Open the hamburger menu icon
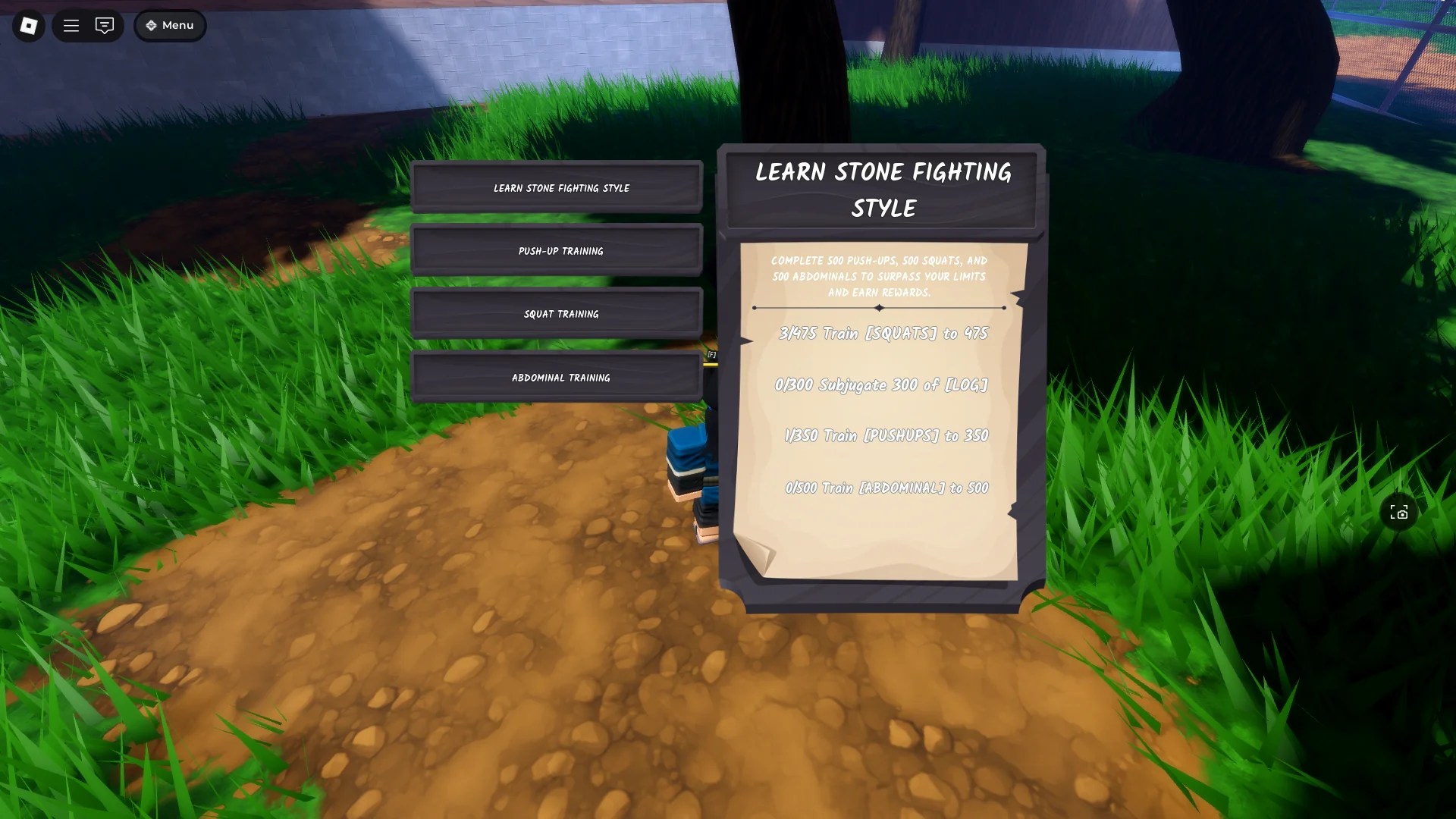The height and width of the screenshot is (819, 1456). pyautogui.click(x=71, y=25)
